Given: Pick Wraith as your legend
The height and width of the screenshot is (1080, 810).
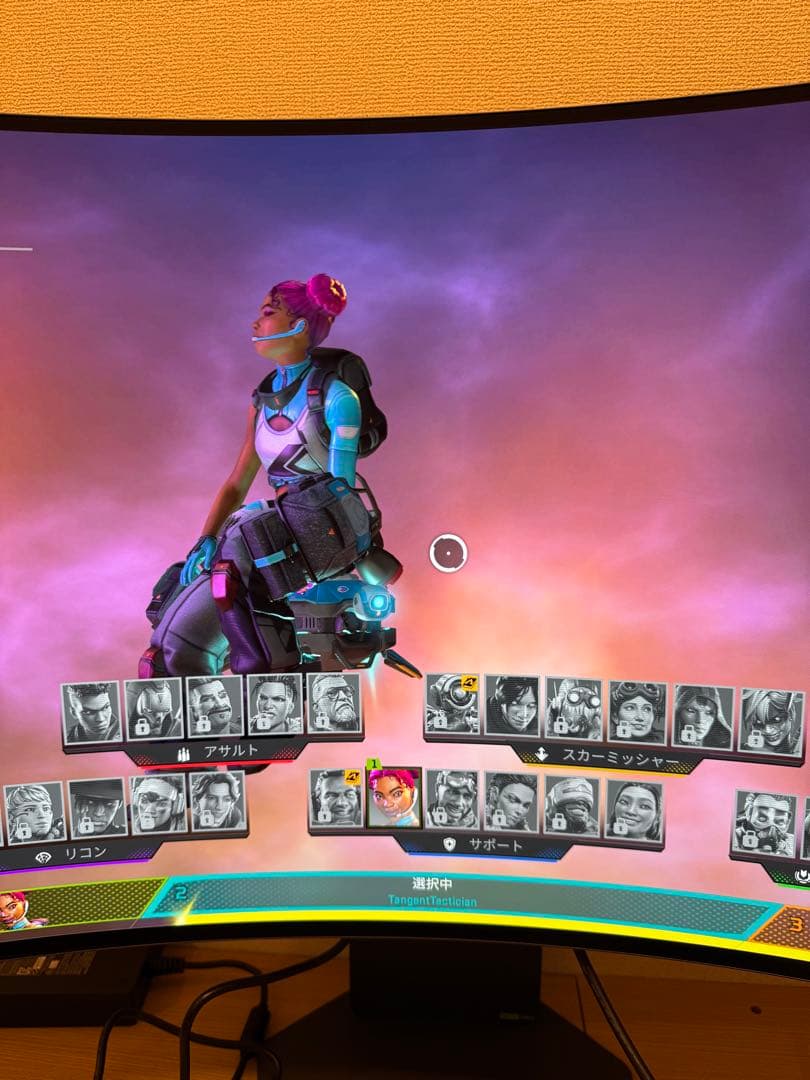Looking at the screenshot, I should point(512,706).
